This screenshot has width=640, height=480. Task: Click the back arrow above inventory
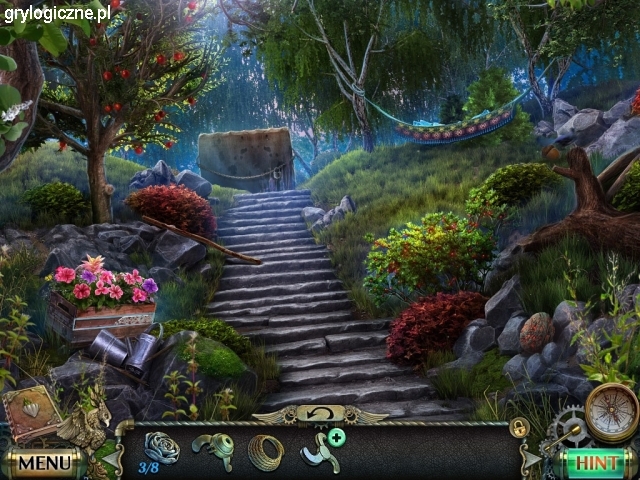pos(321,412)
